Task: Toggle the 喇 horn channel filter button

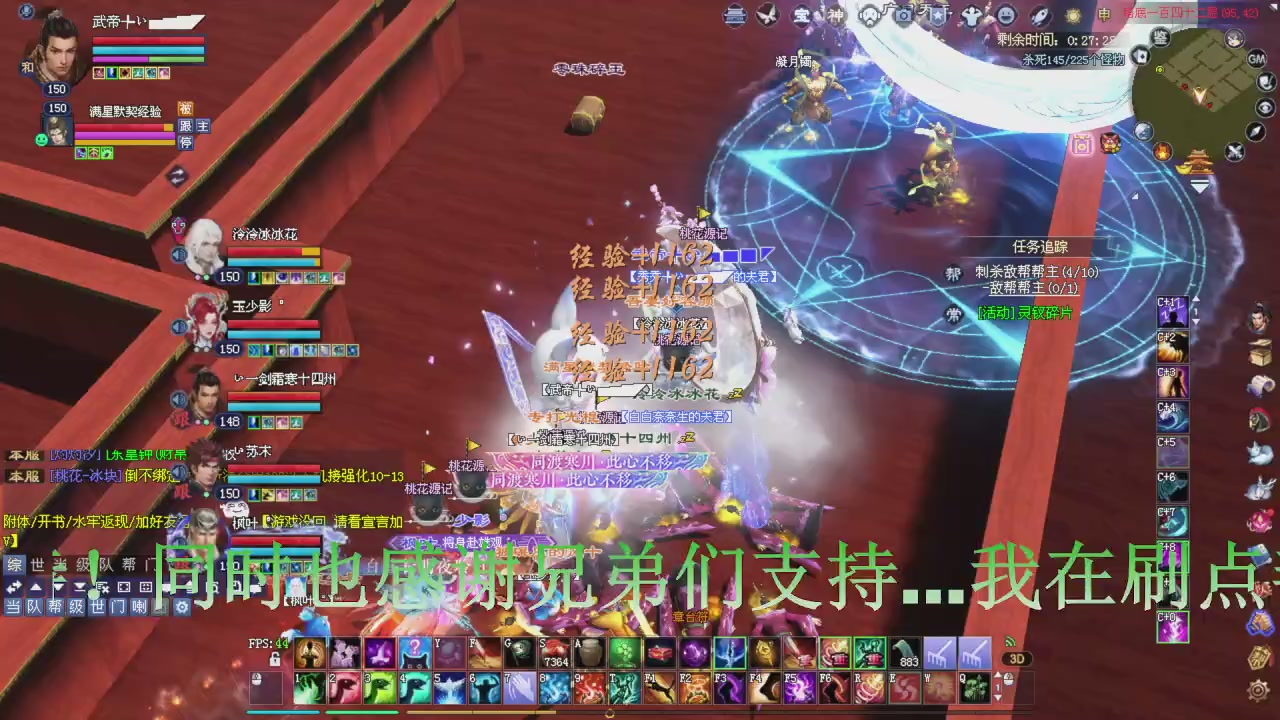Action: click(x=139, y=606)
